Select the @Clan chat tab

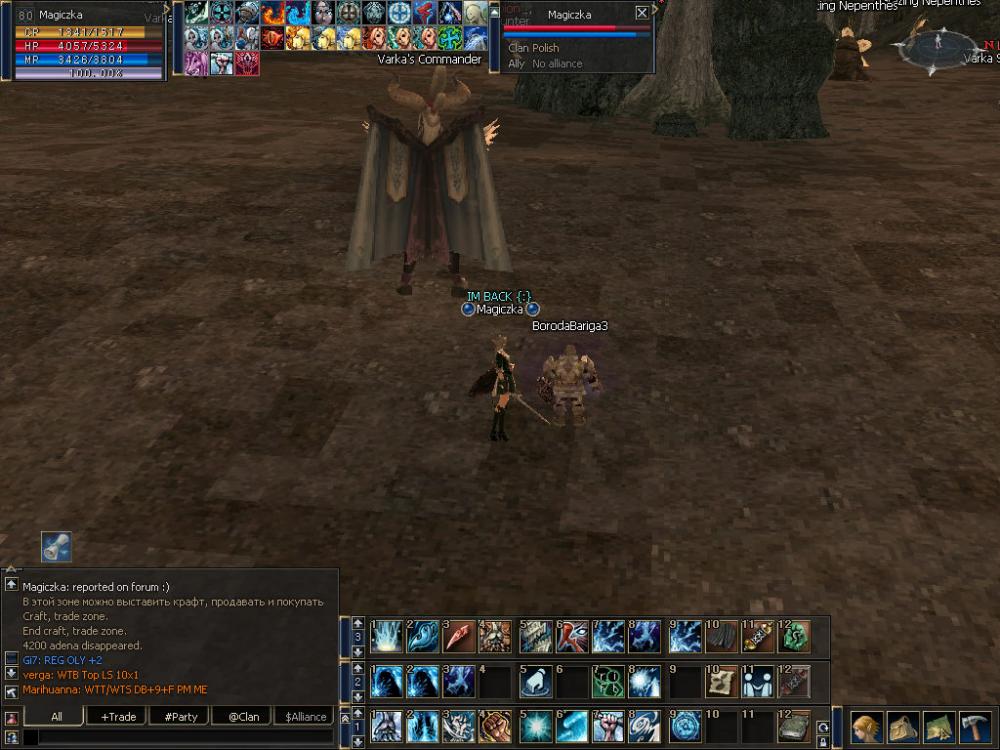tap(242, 716)
